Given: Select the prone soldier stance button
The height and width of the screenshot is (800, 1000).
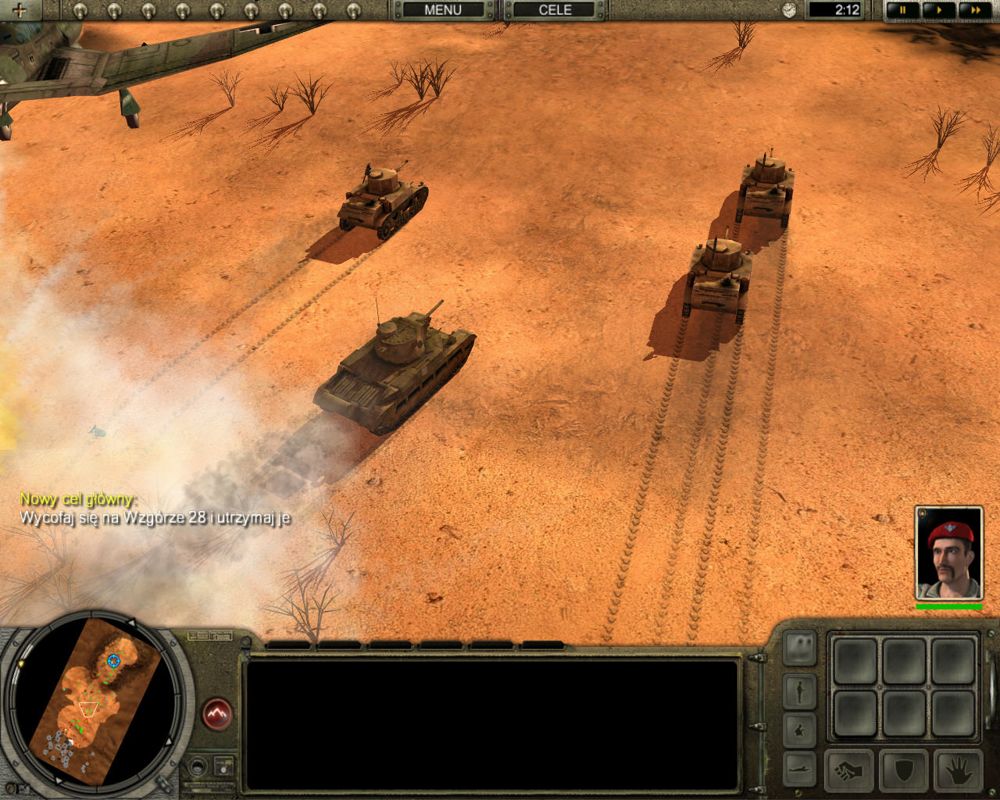Looking at the screenshot, I should coord(799,768).
